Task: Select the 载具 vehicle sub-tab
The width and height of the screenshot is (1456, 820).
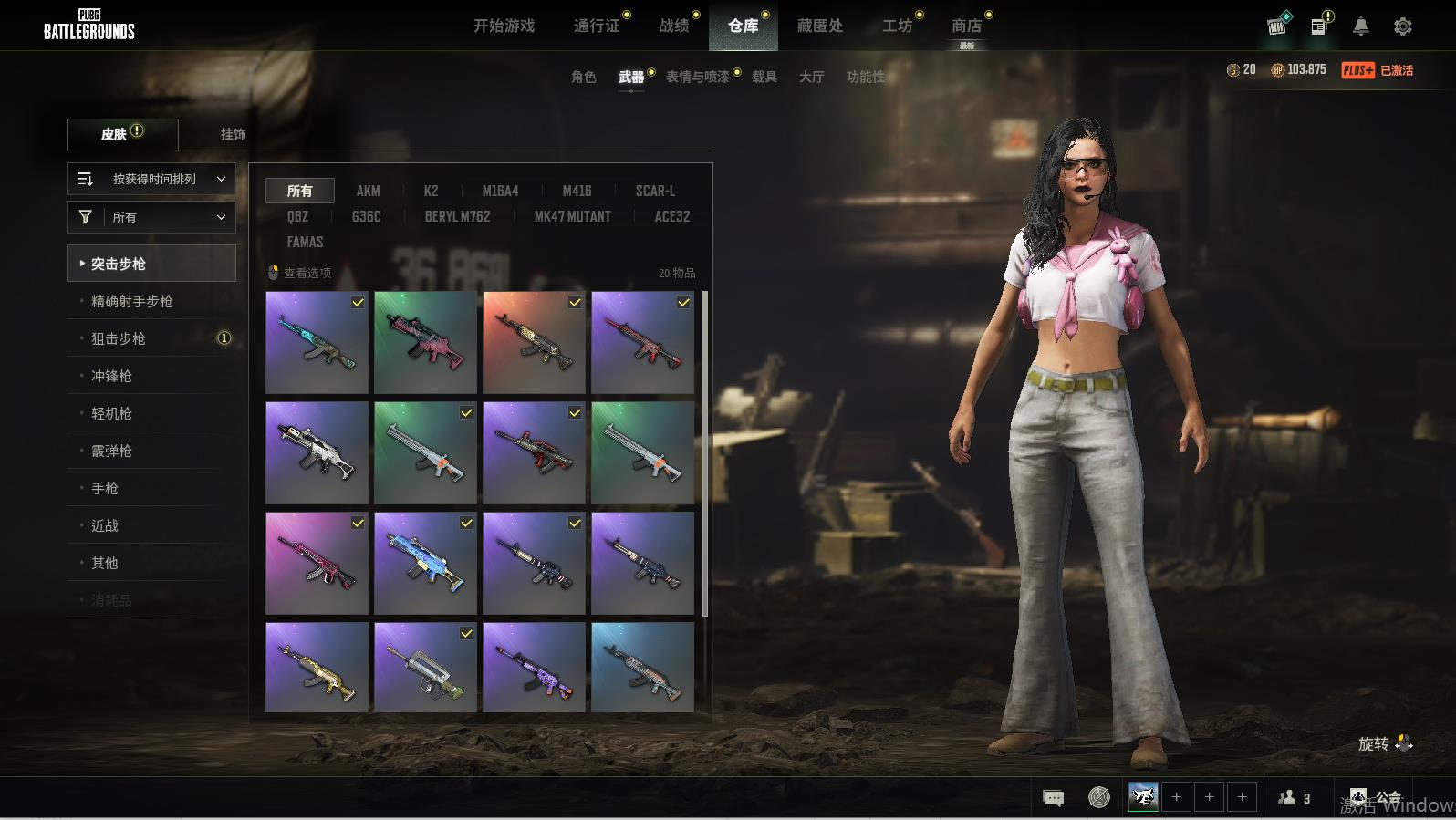Action: coord(764,77)
